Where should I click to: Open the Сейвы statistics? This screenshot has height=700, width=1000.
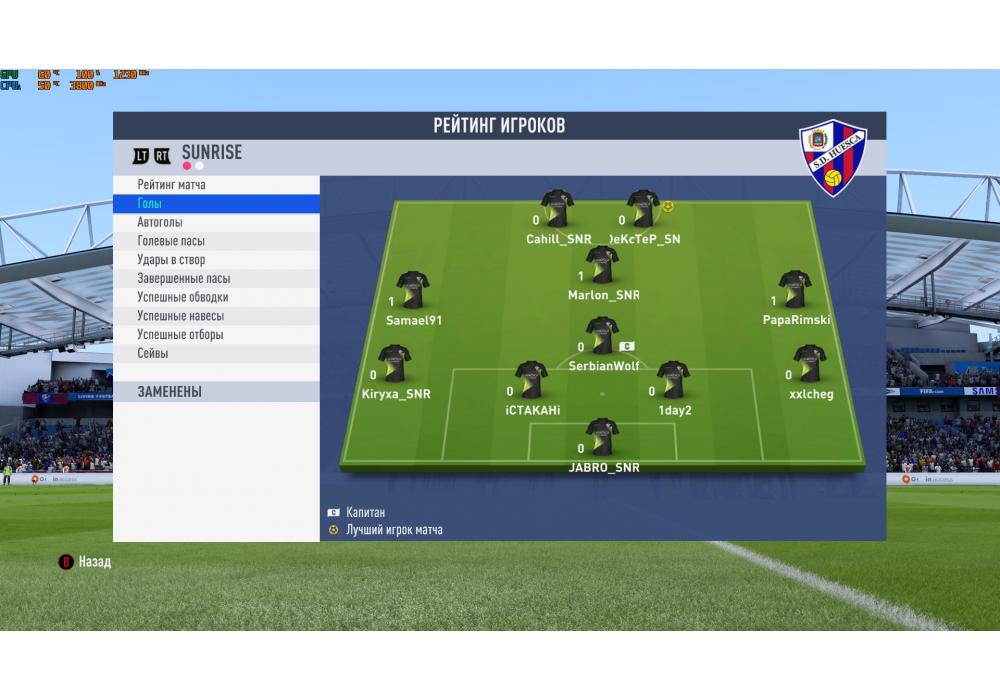[x=153, y=353]
